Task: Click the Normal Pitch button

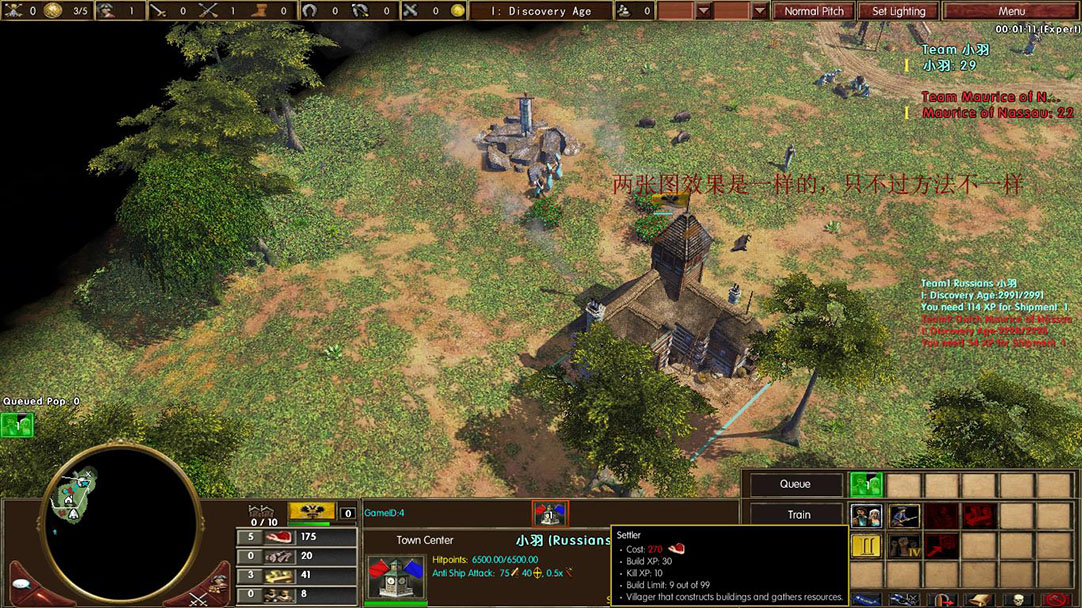Action: click(x=813, y=11)
